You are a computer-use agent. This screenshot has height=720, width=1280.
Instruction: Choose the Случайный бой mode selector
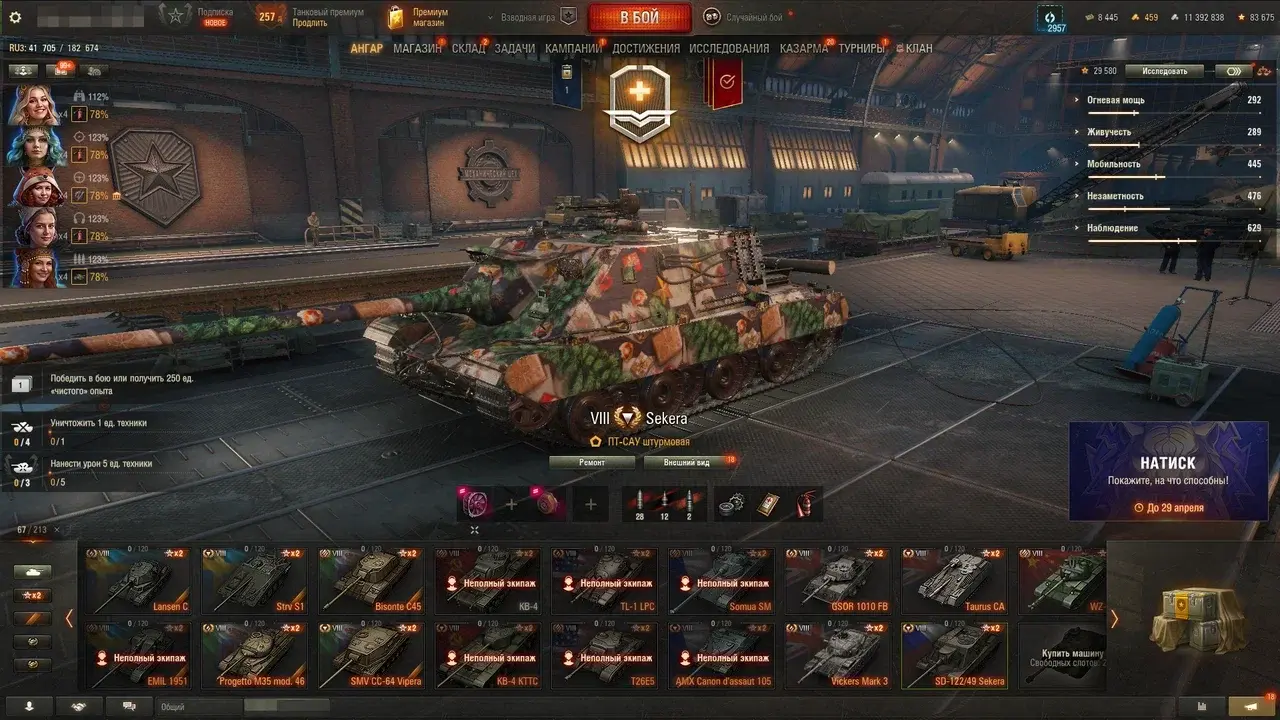(745, 17)
